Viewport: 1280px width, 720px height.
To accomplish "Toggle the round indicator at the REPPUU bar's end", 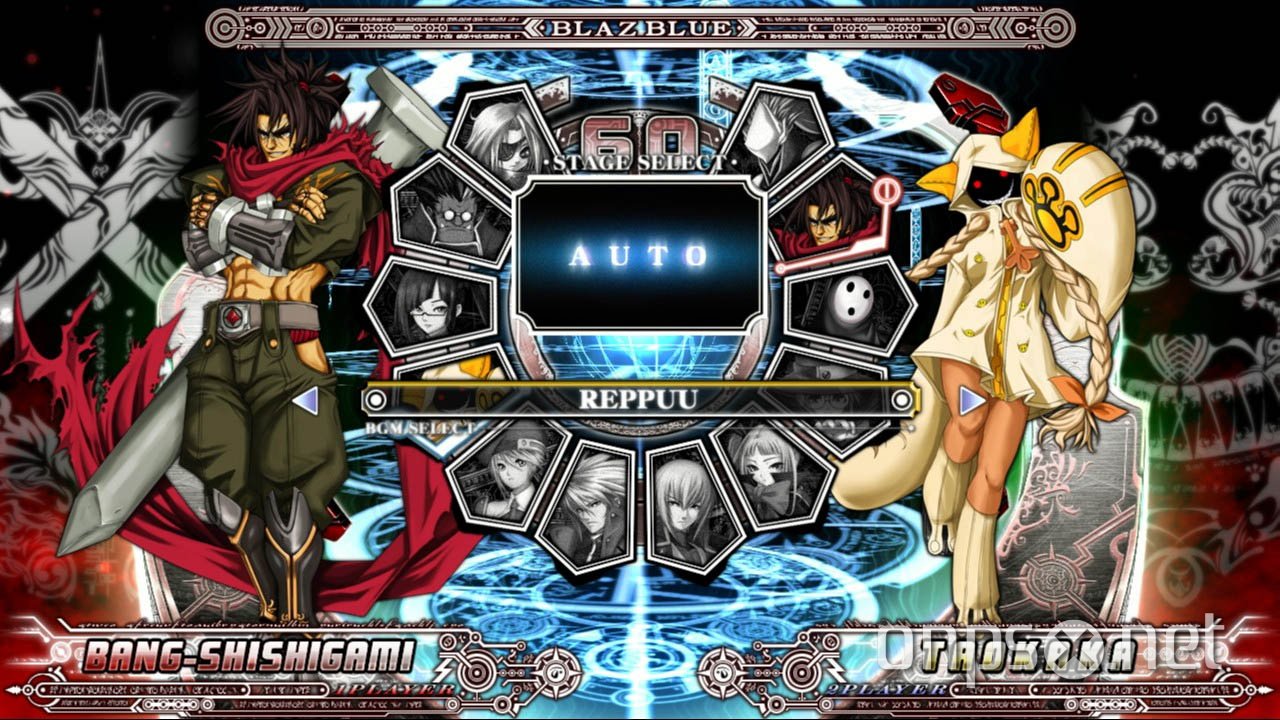I will pos(902,399).
